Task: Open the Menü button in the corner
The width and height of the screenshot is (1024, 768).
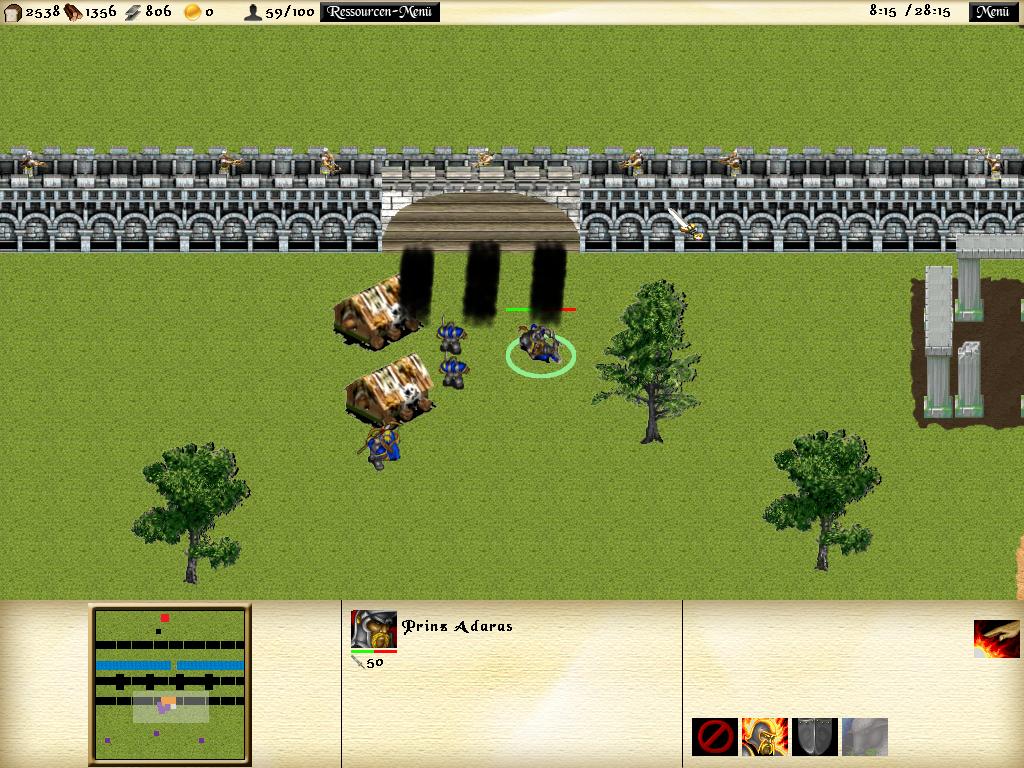Action: coord(991,12)
